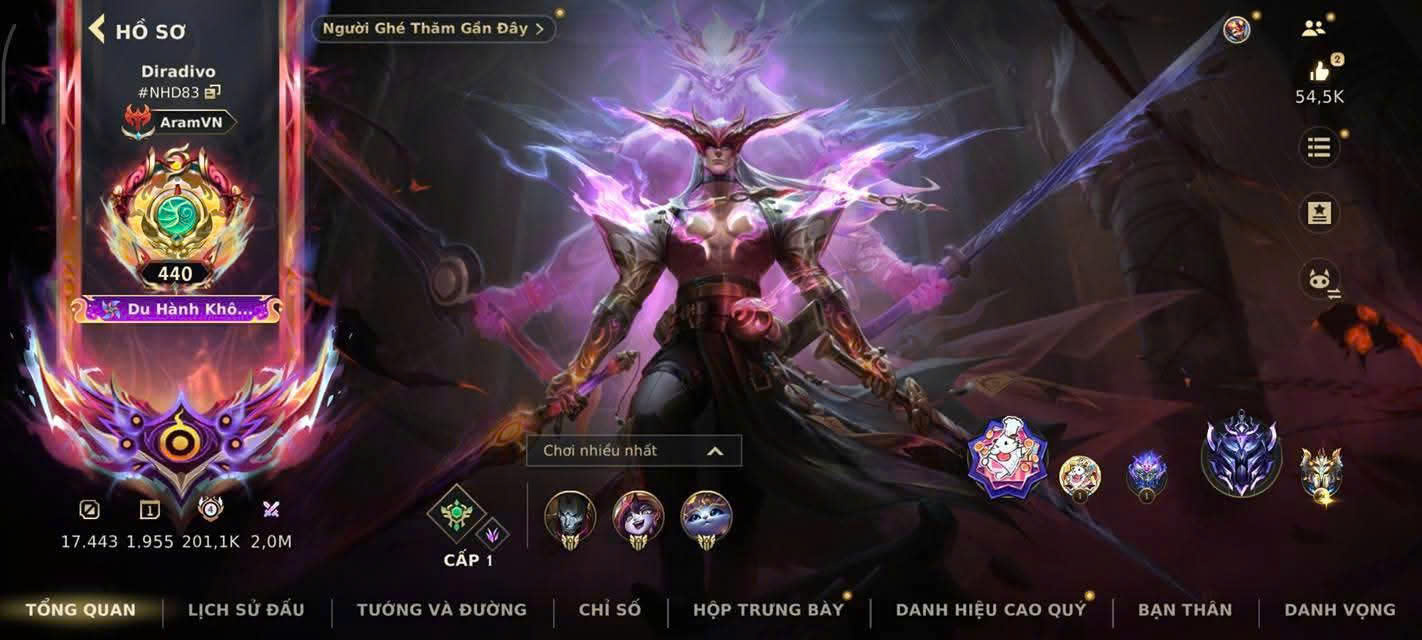This screenshot has width=1422, height=640.
Task: Open the AramVN guild tag
Action: (182, 122)
